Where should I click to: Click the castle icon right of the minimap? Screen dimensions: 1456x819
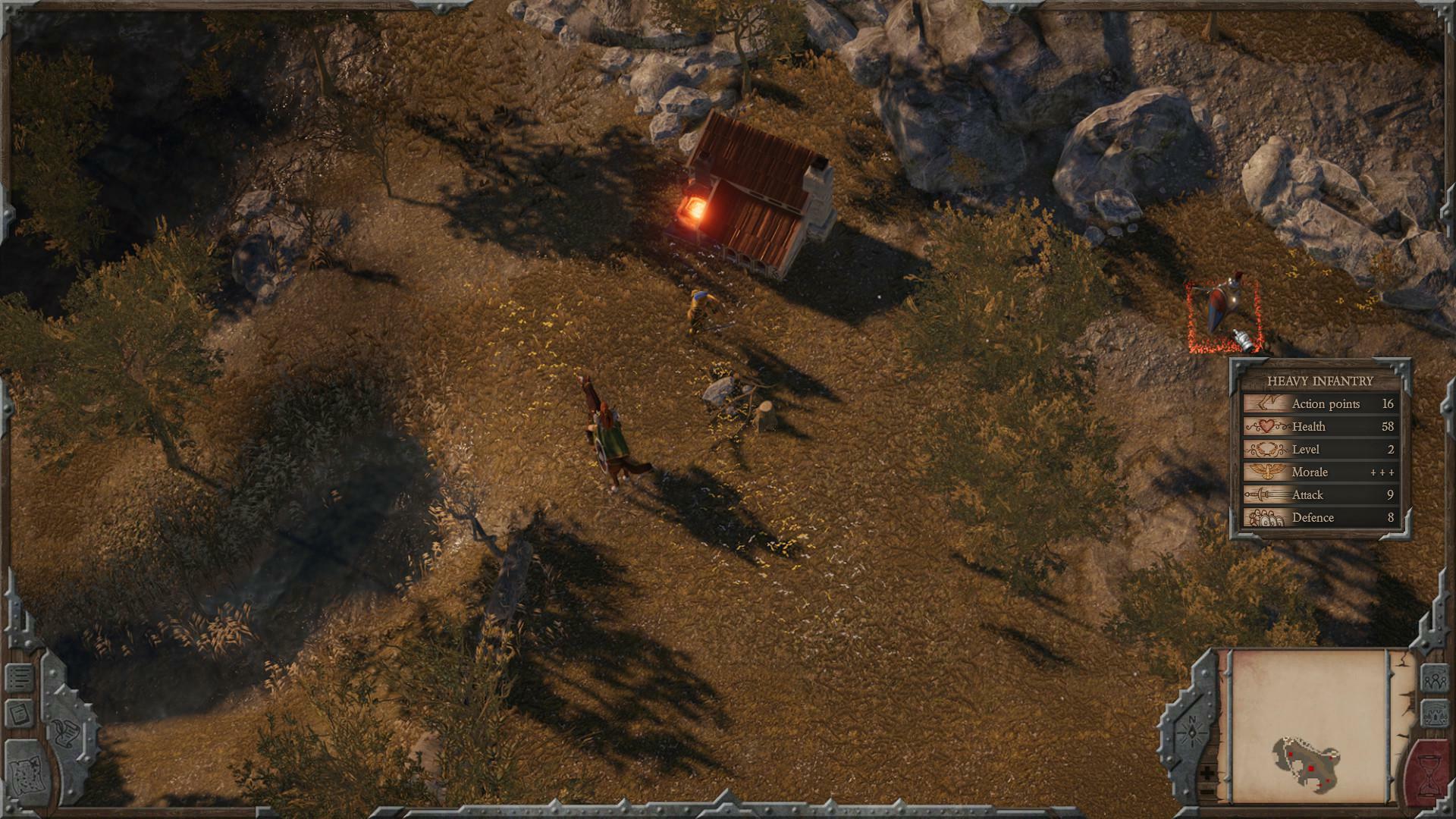(x=1434, y=714)
